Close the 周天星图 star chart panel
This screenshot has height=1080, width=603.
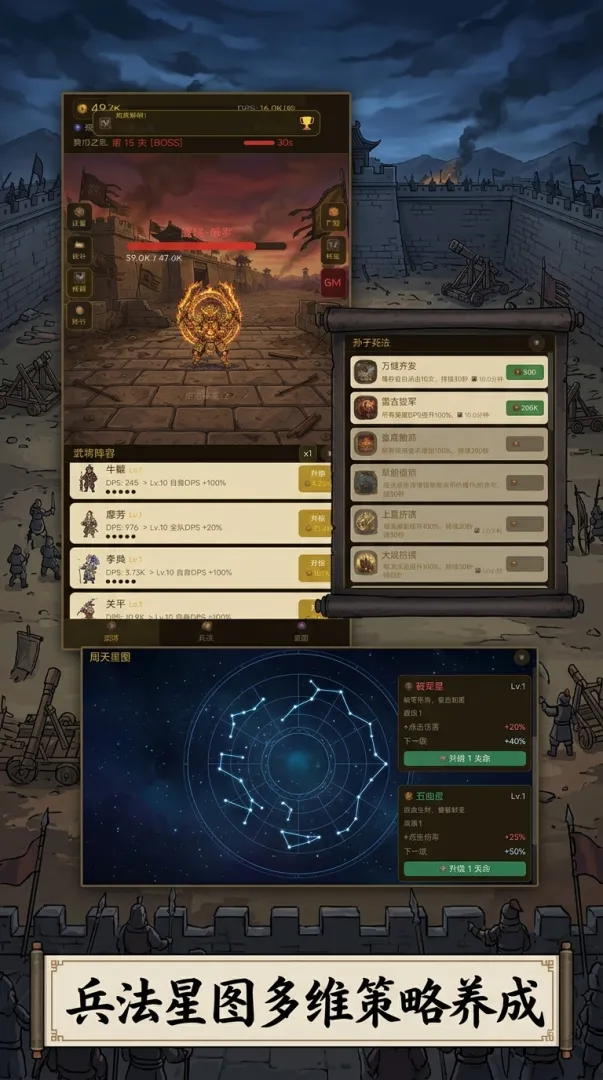520,657
